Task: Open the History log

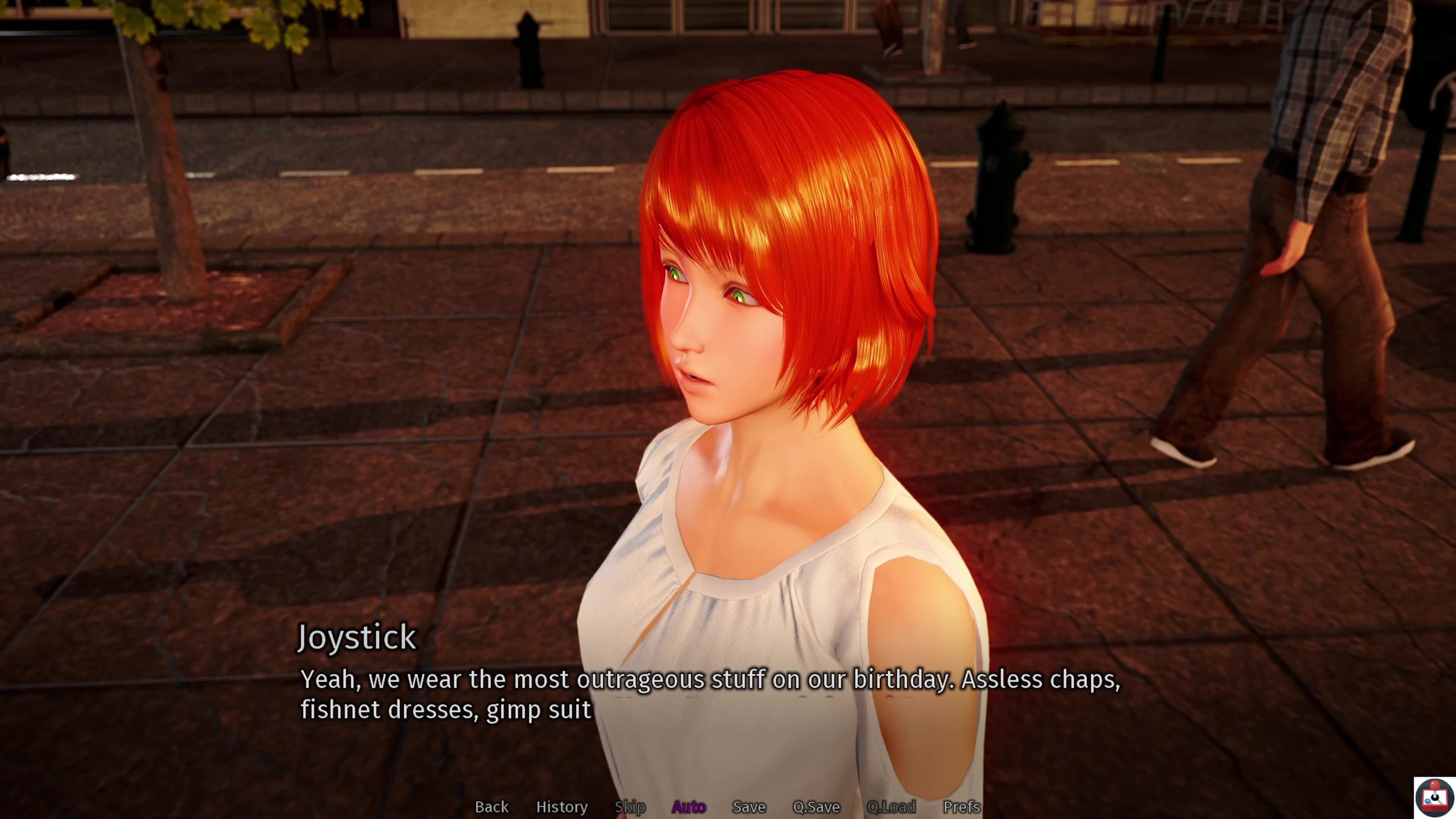Action: click(561, 806)
